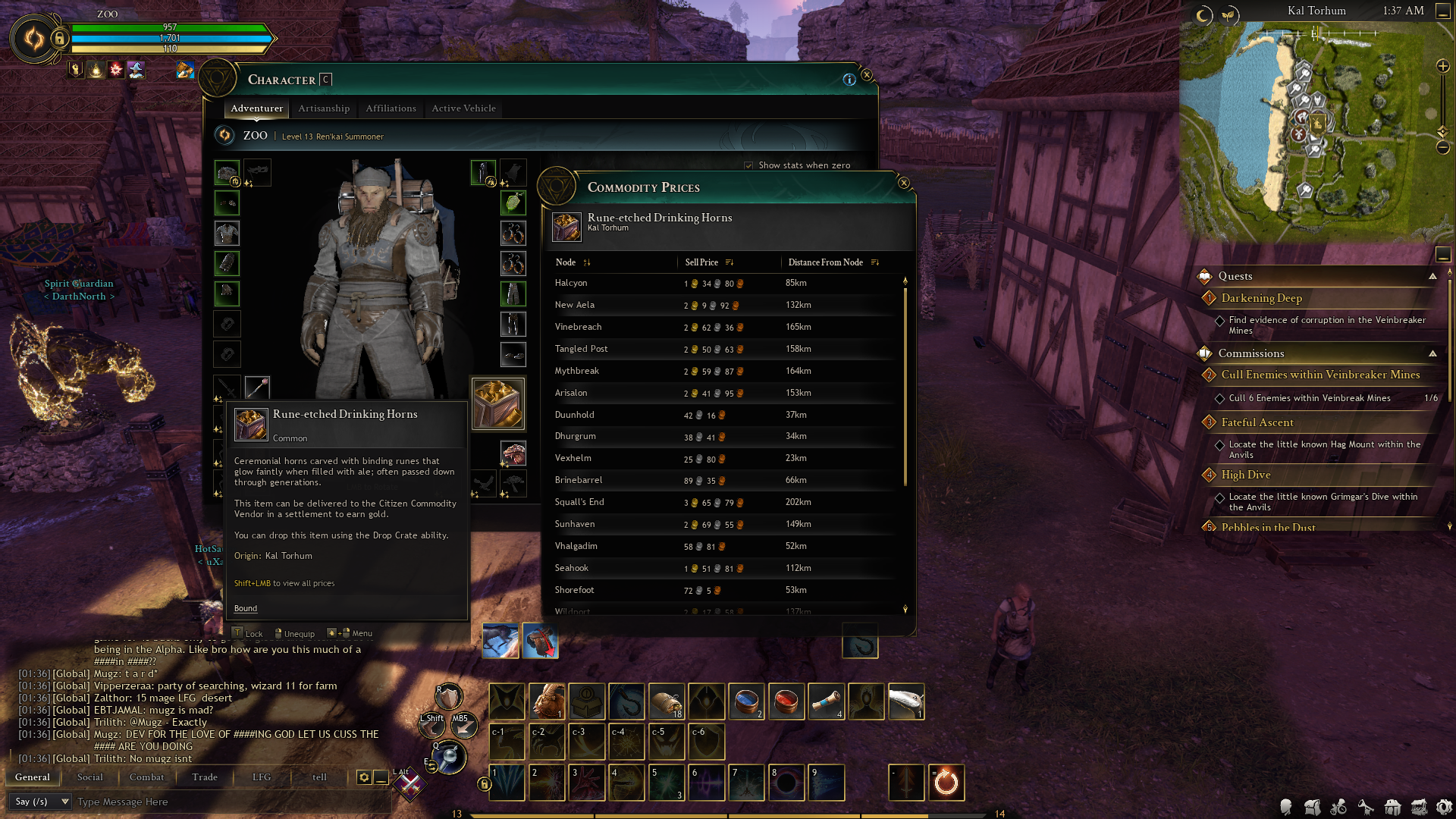Zoom out the minimap
1456x819 pixels.
coord(1443,147)
